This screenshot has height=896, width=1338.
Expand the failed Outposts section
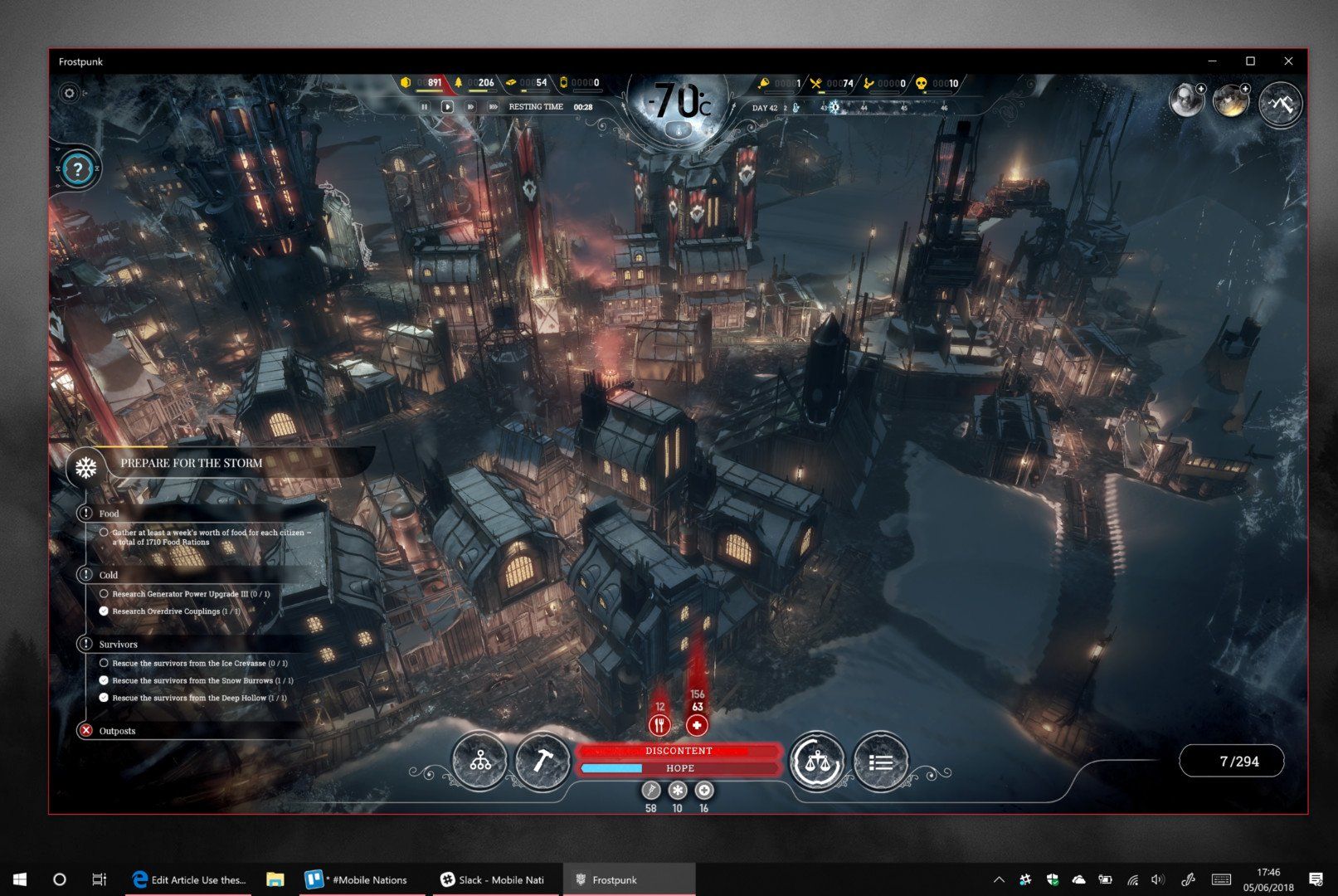[85, 730]
